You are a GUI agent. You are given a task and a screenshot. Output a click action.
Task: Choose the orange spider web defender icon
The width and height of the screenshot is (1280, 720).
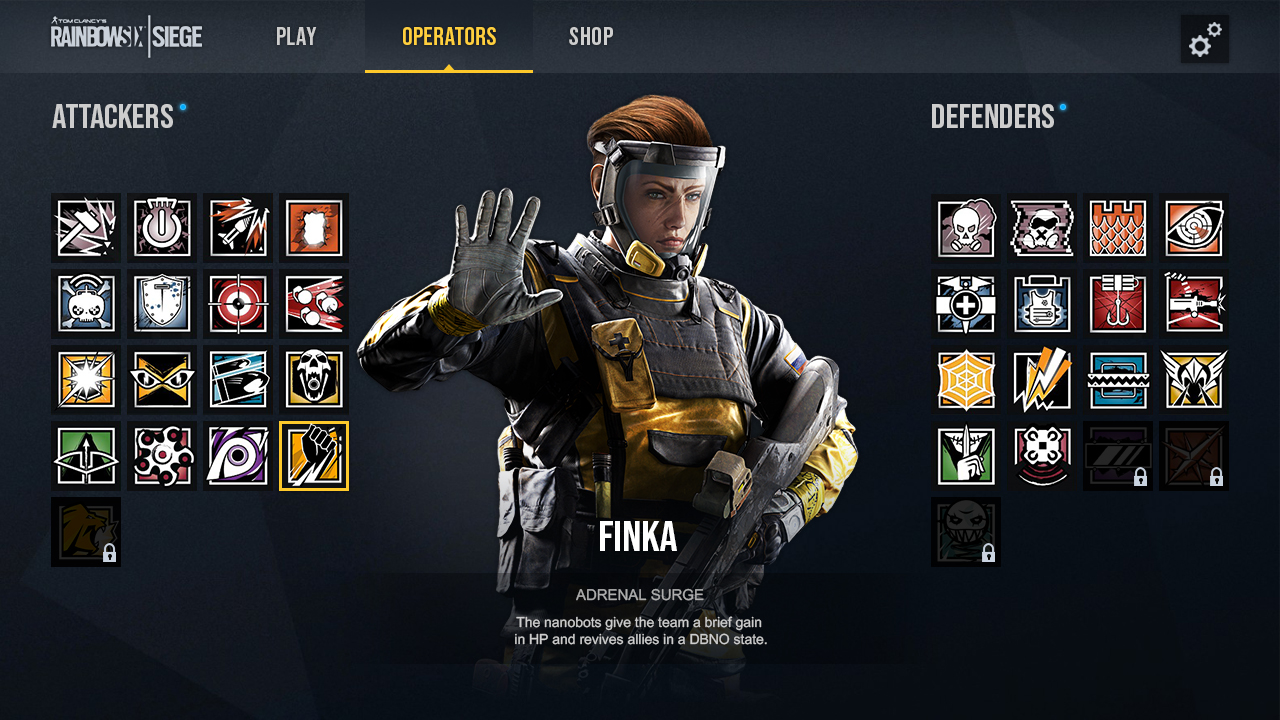pos(966,380)
